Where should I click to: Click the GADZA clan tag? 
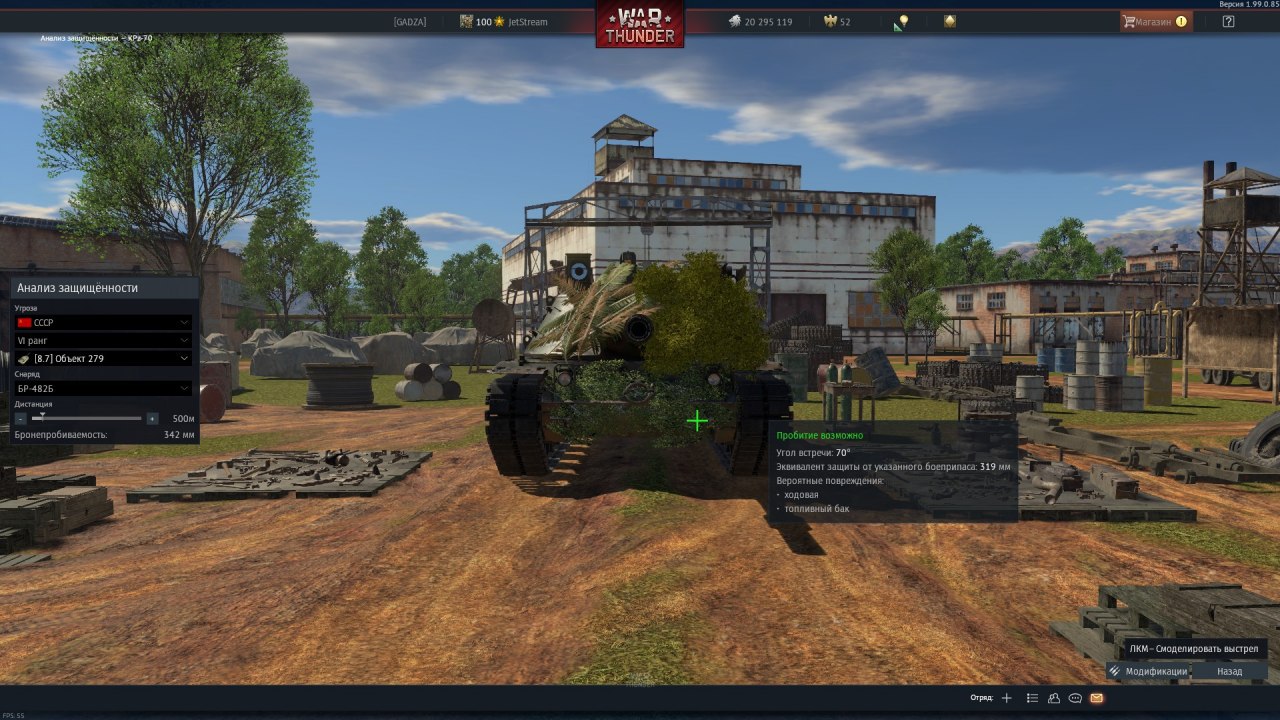(410, 21)
